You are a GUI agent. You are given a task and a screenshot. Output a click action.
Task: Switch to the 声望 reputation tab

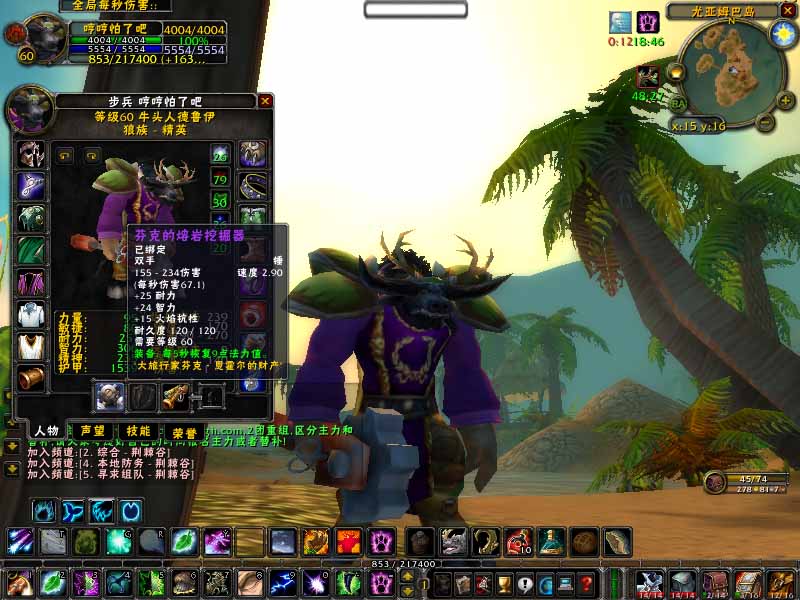point(95,431)
